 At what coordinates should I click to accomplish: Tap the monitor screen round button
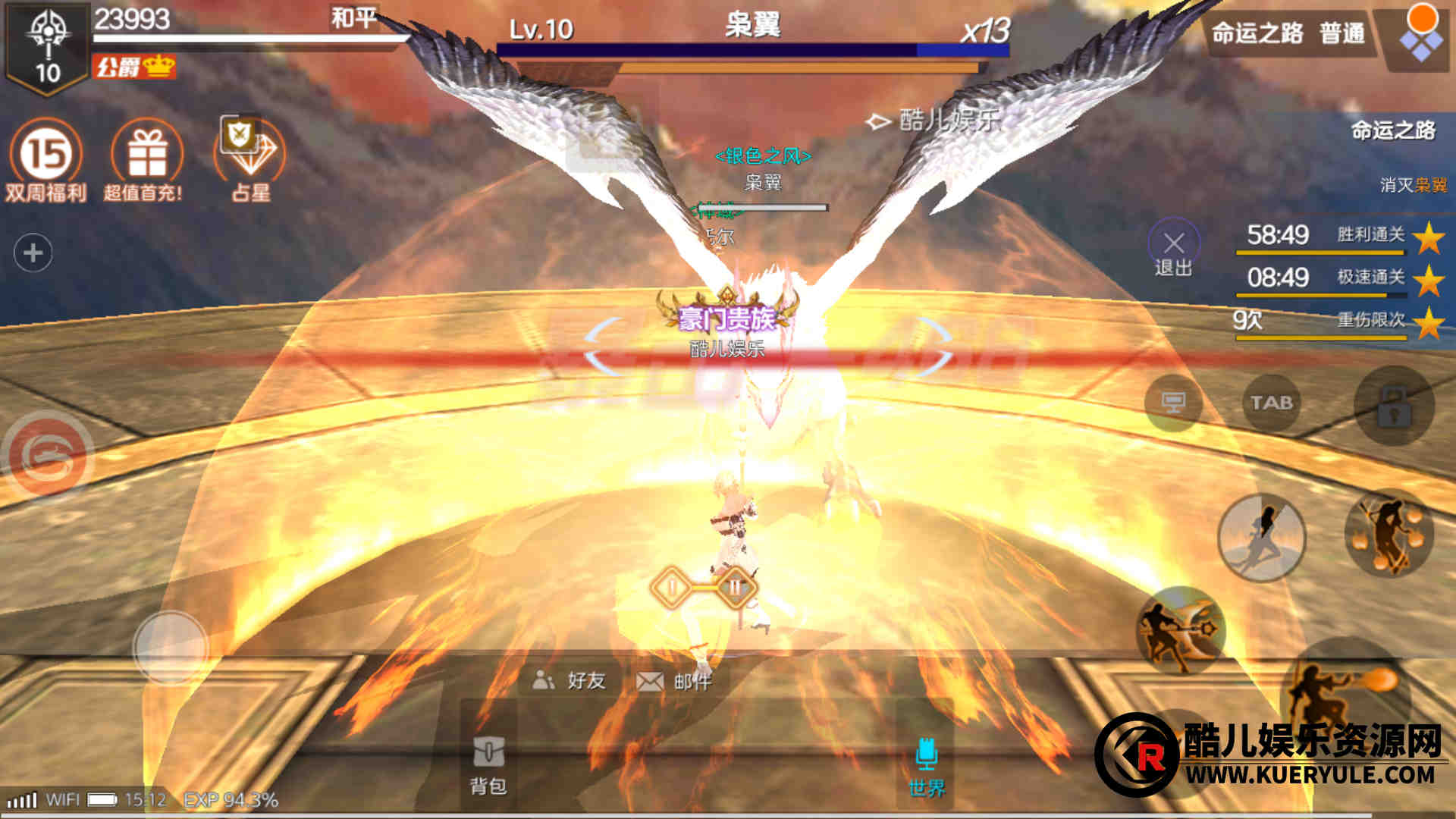(x=1173, y=403)
